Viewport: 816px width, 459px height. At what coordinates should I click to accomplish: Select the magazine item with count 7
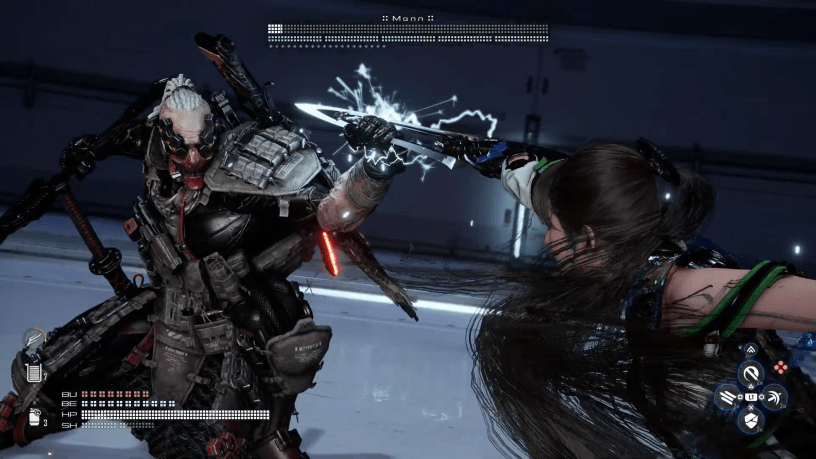[35, 372]
